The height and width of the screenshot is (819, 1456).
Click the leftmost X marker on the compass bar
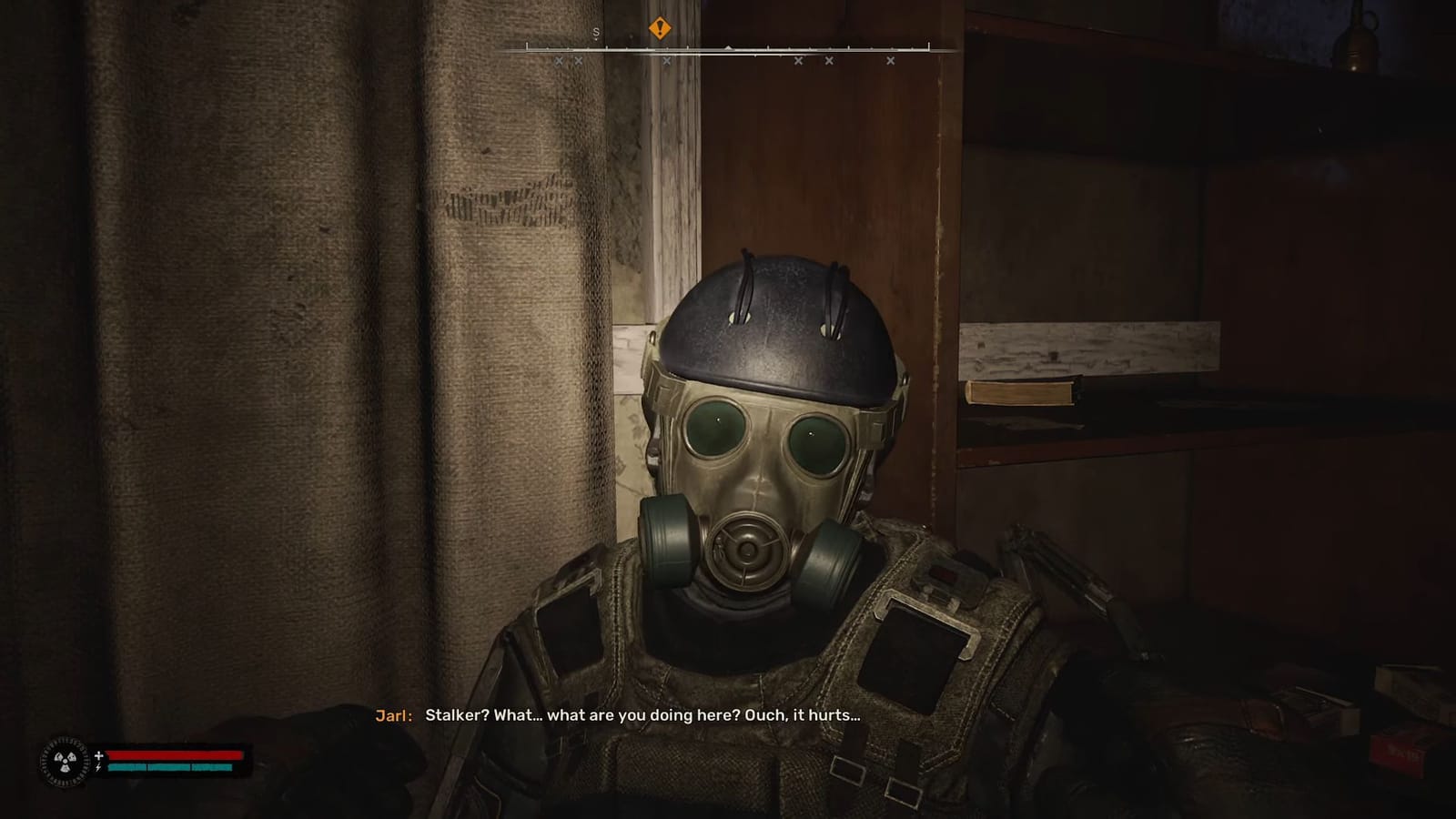pos(559,61)
